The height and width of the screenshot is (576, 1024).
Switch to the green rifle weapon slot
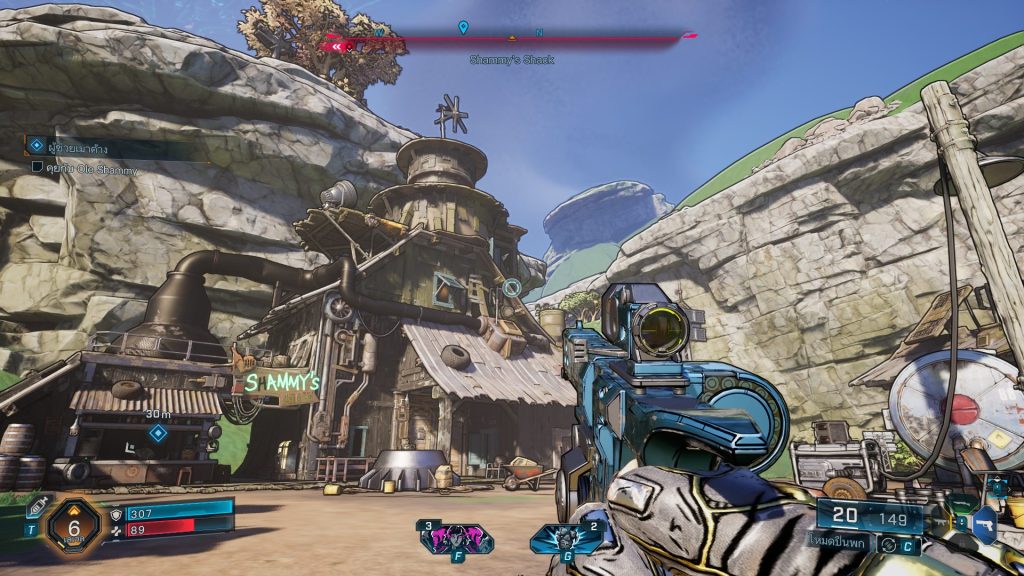[x=960, y=504]
